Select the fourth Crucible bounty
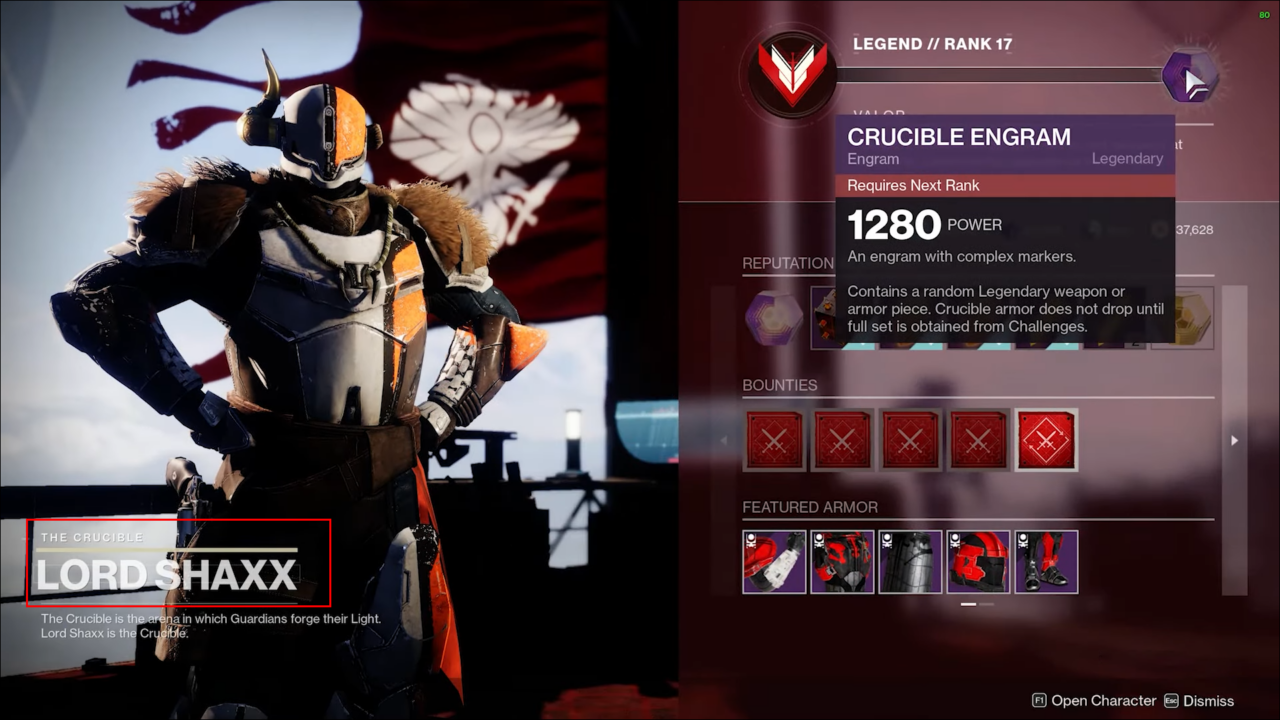Screen dimensions: 1280x720 click(x=978, y=439)
